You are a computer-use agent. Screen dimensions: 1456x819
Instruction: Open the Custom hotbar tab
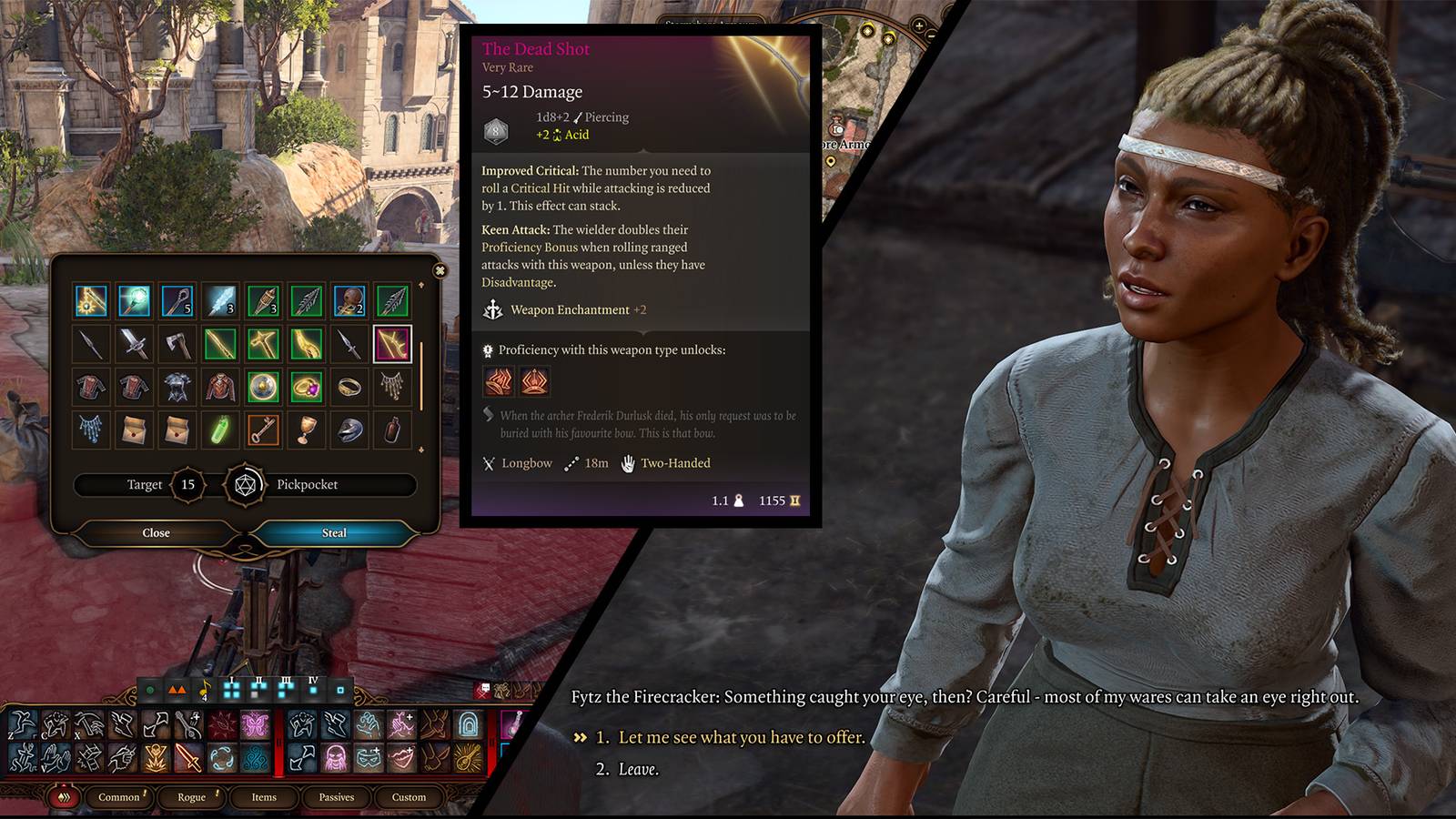(409, 797)
